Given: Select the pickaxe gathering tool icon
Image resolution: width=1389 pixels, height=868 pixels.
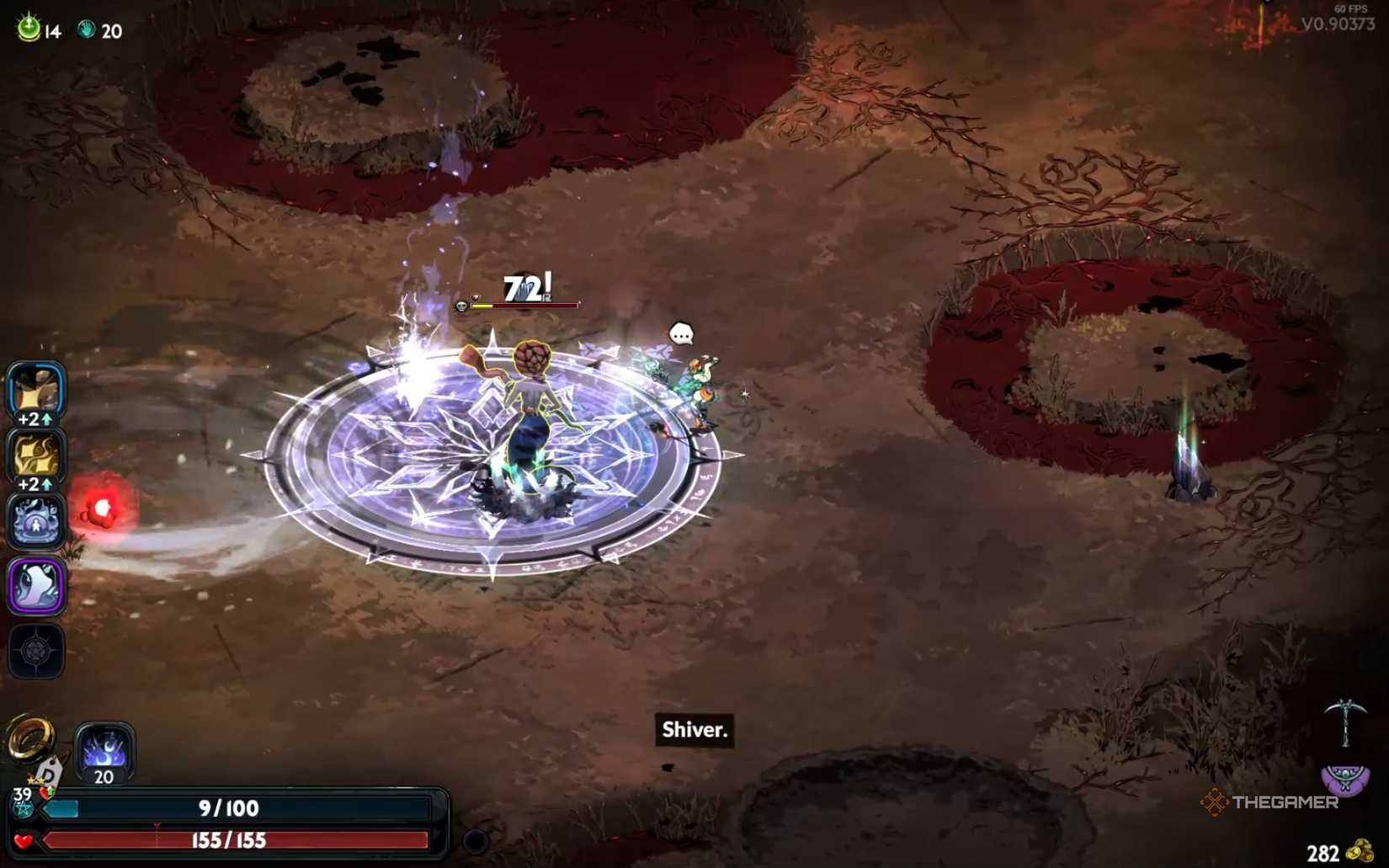Looking at the screenshot, I should pyautogui.click(x=1348, y=722).
